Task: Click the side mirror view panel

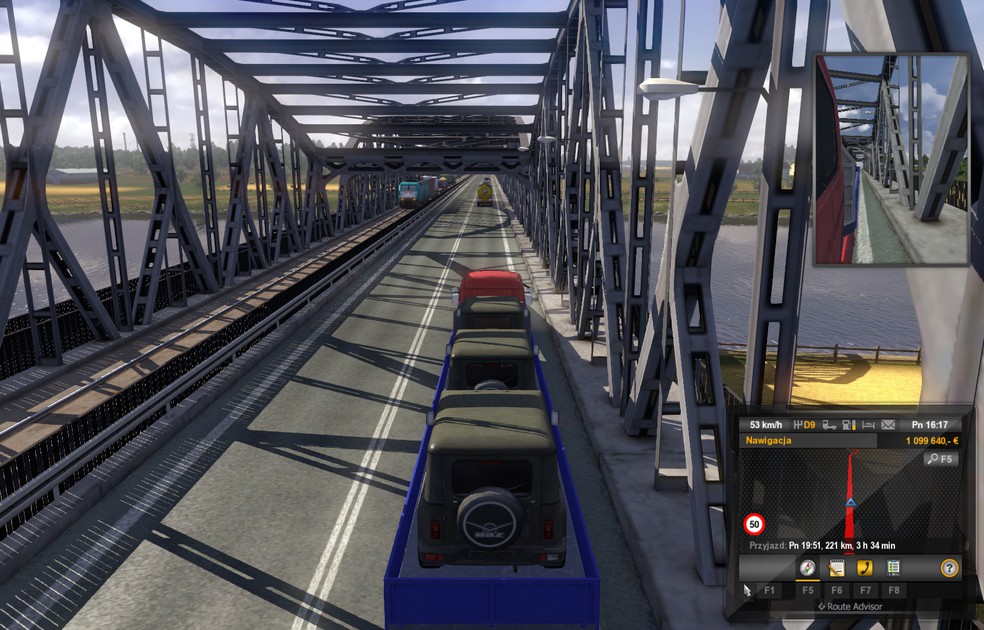Action: 891,159
